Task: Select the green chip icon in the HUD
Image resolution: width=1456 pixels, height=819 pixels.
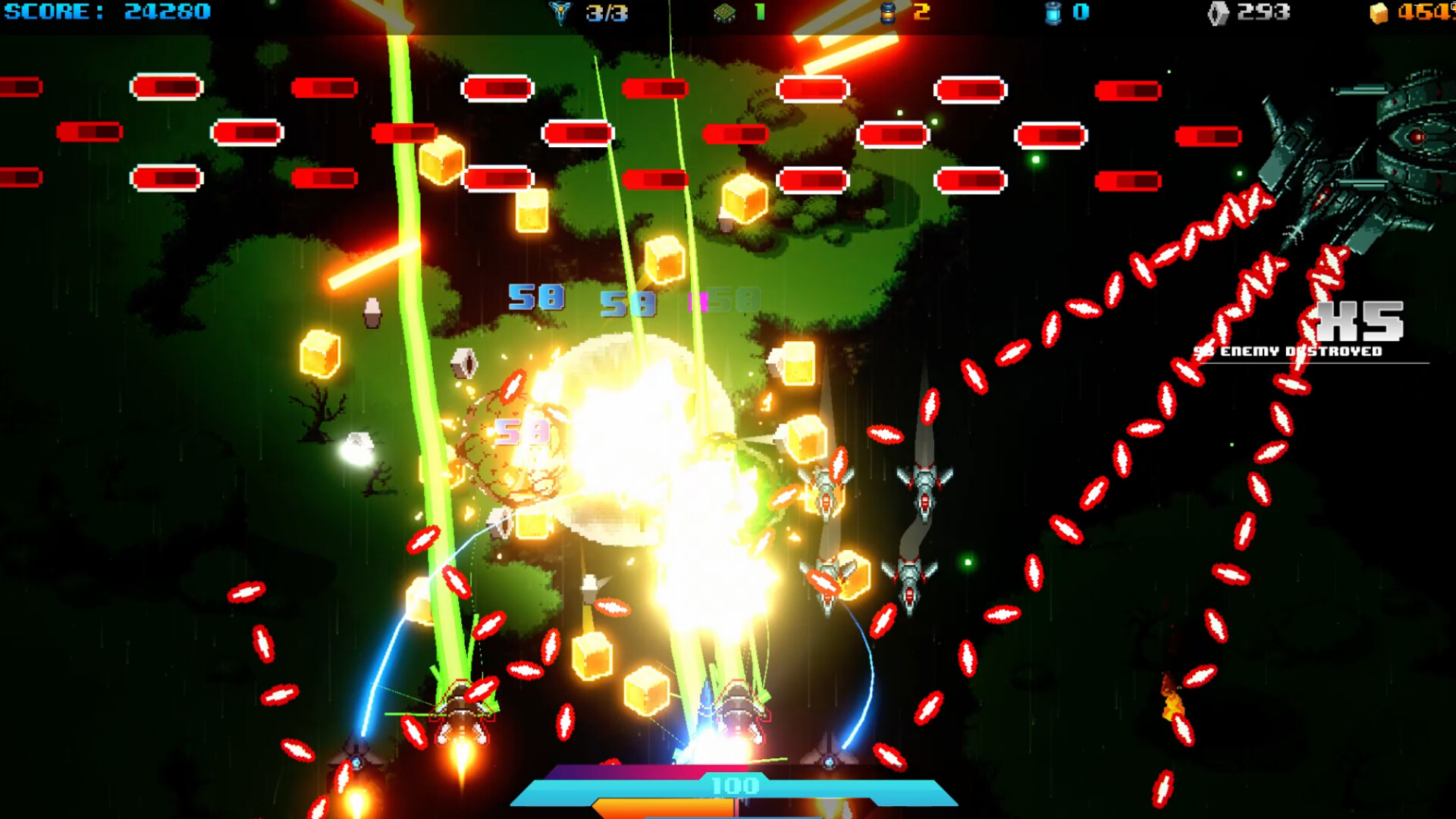Action: pyautogui.click(x=724, y=13)
